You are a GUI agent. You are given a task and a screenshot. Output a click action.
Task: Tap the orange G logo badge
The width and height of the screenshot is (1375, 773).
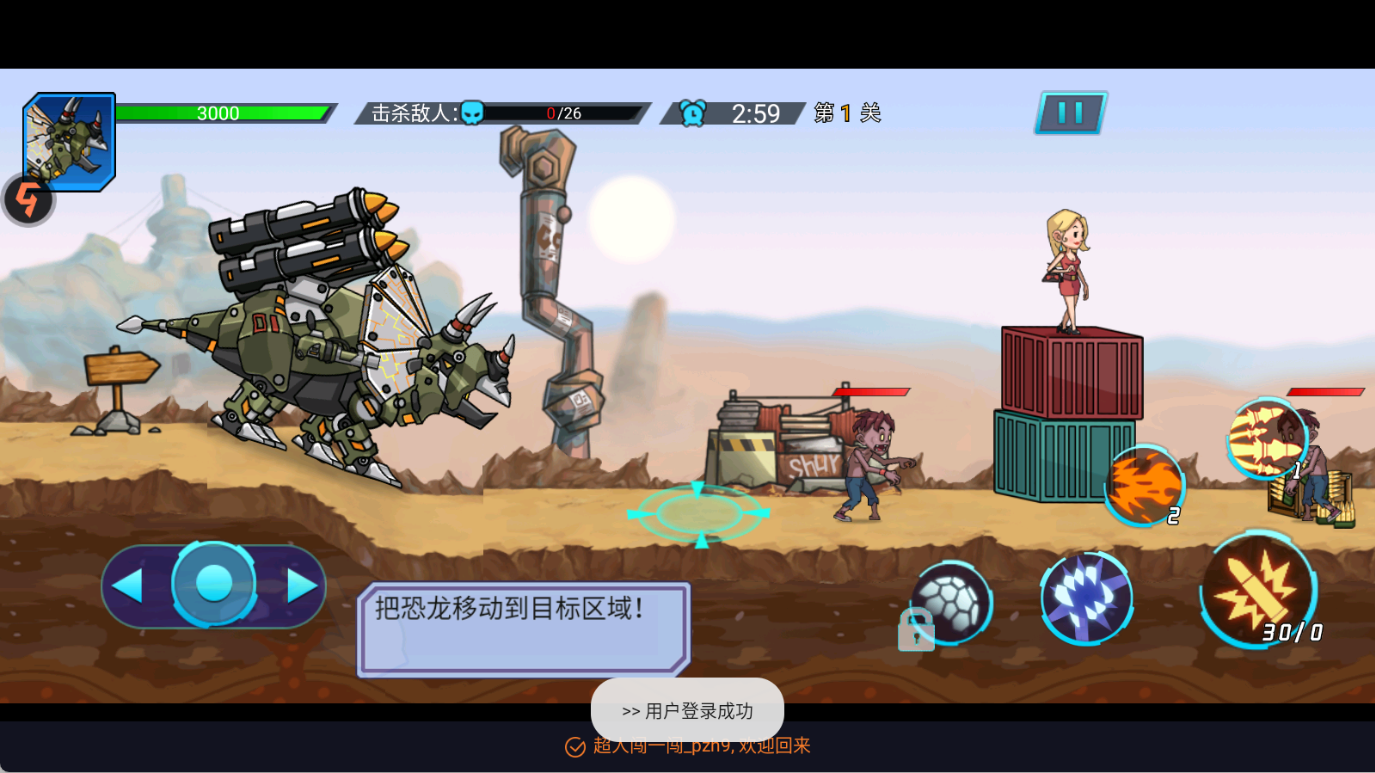pos(27,199)
